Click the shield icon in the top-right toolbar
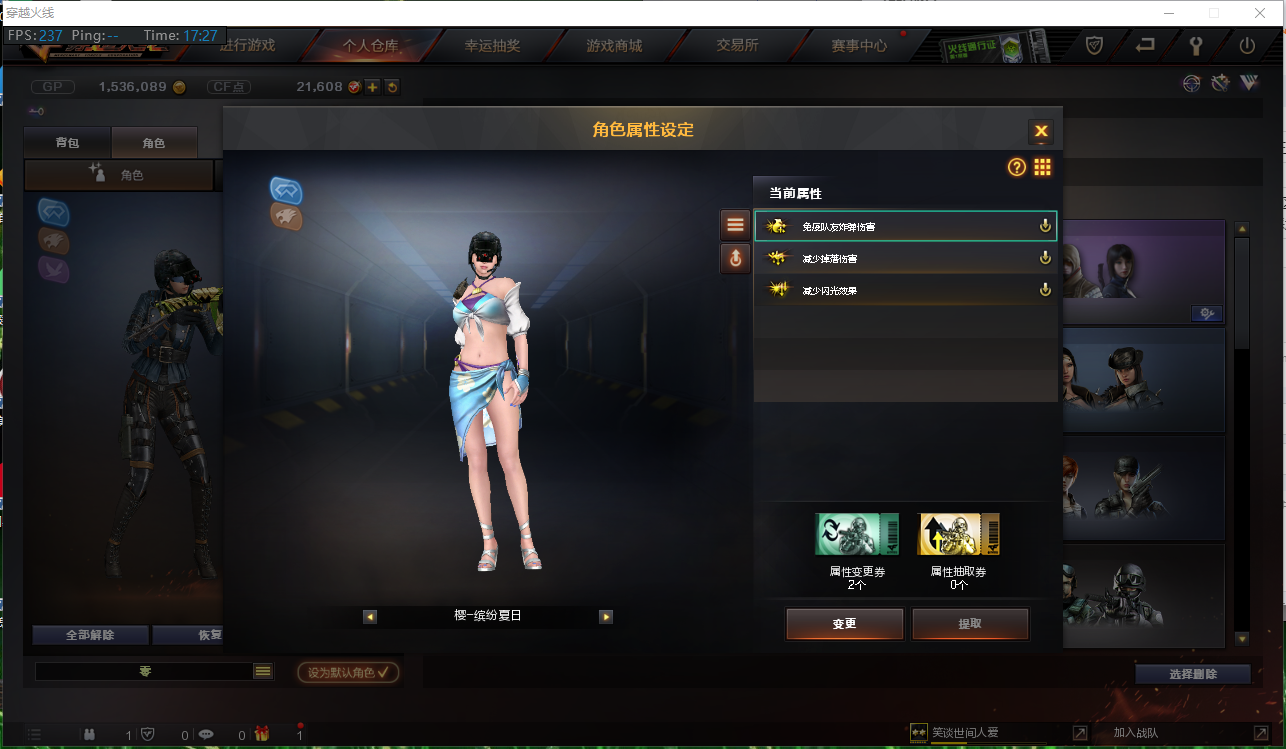The height and width of the screenshot is (749, 1286). (x=1094, y=45)
